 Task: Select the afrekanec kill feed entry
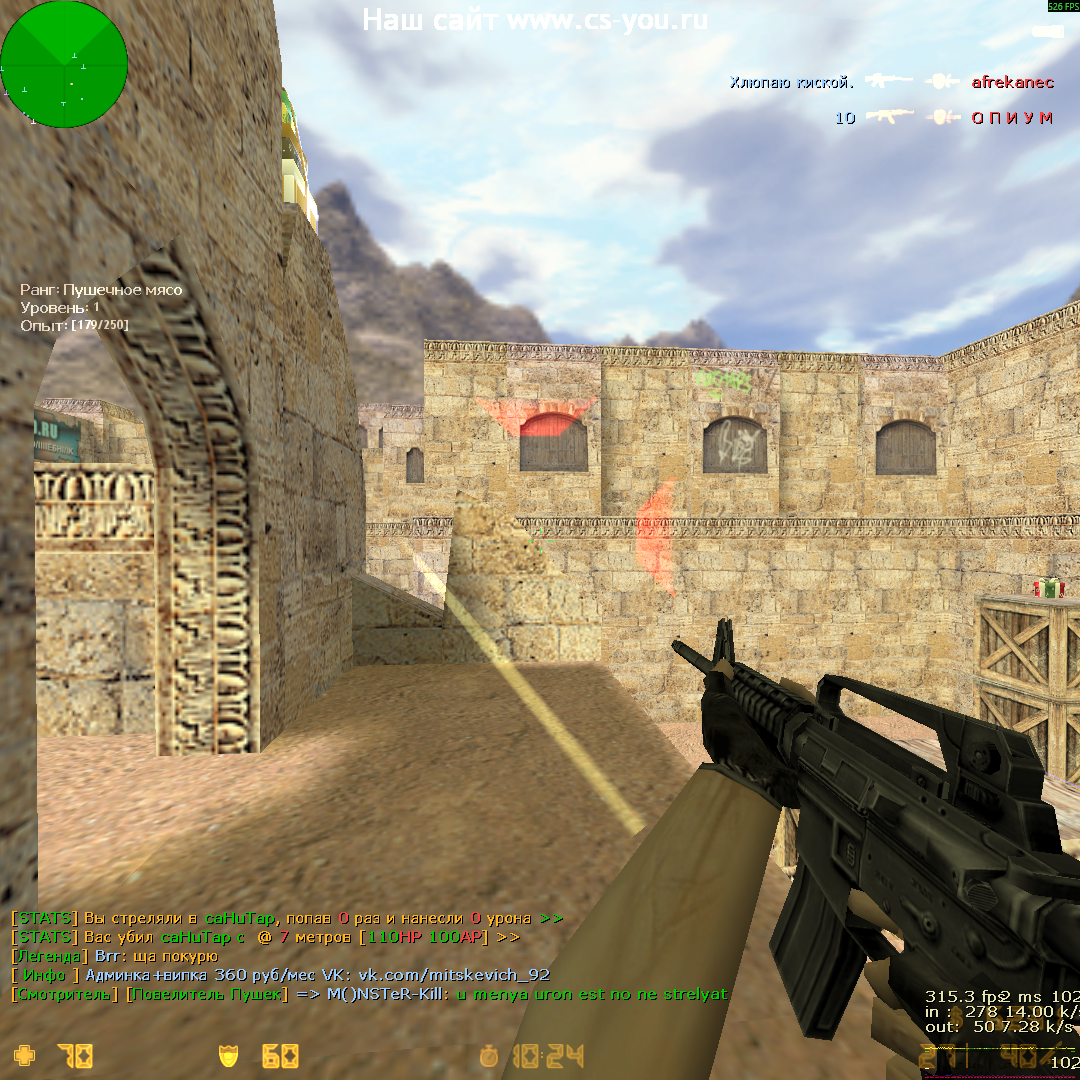pos(1012,83)
